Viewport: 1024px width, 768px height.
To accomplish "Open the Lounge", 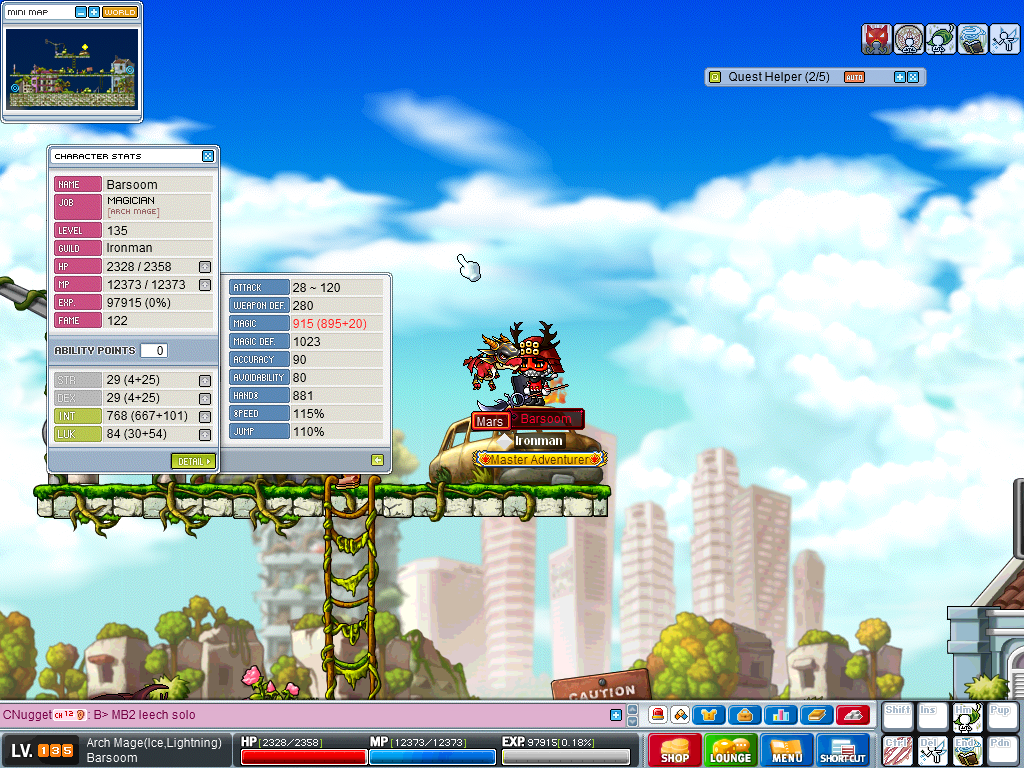I will click(x=730, y=750).
